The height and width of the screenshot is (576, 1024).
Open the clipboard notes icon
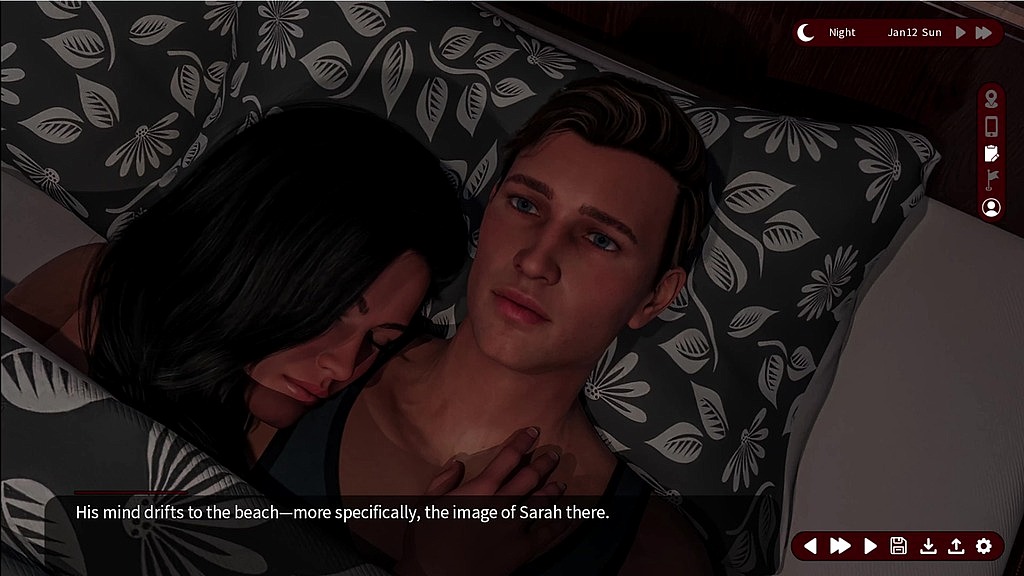click(991, 153)
